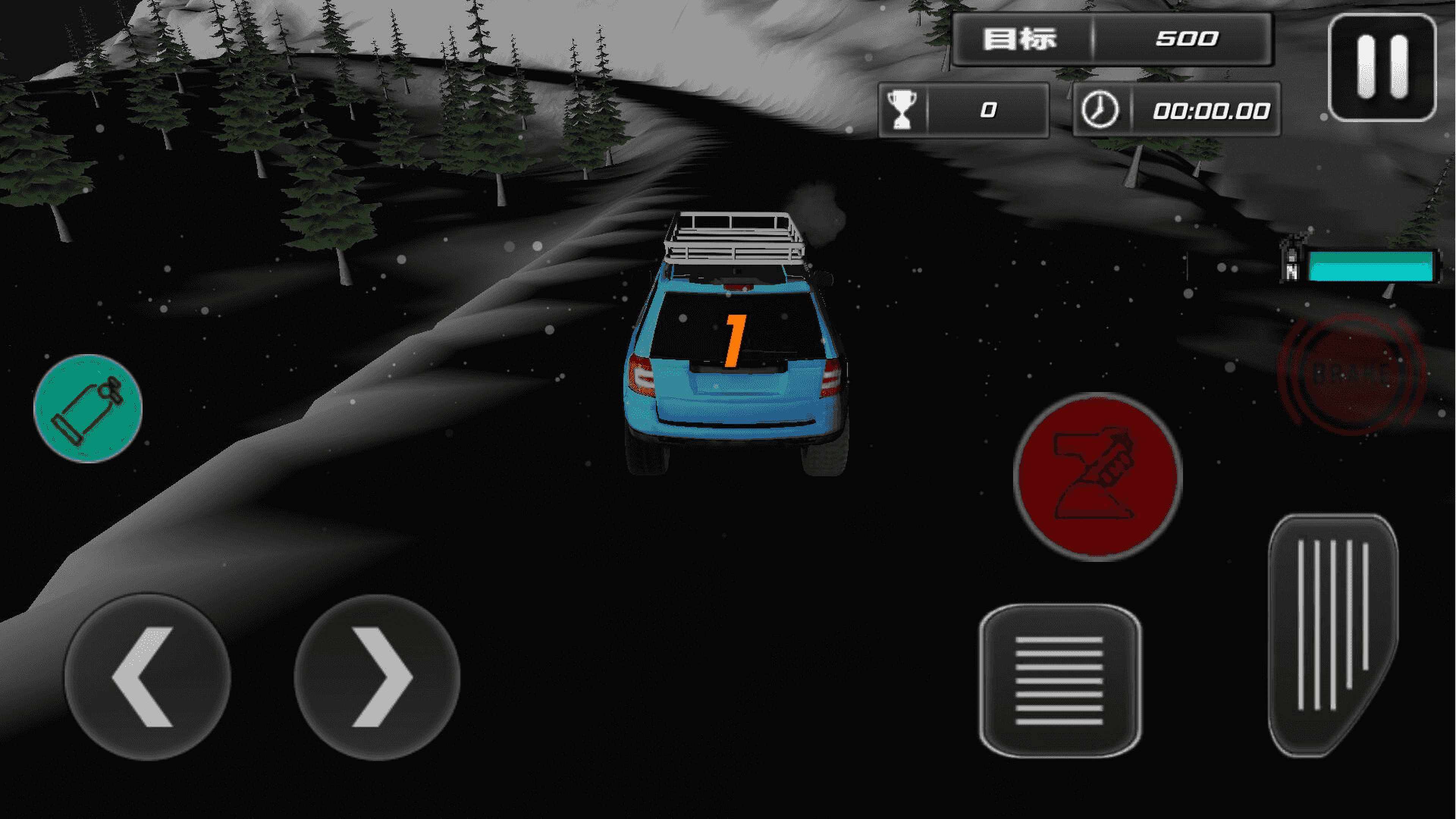Pause the game

1381,68
